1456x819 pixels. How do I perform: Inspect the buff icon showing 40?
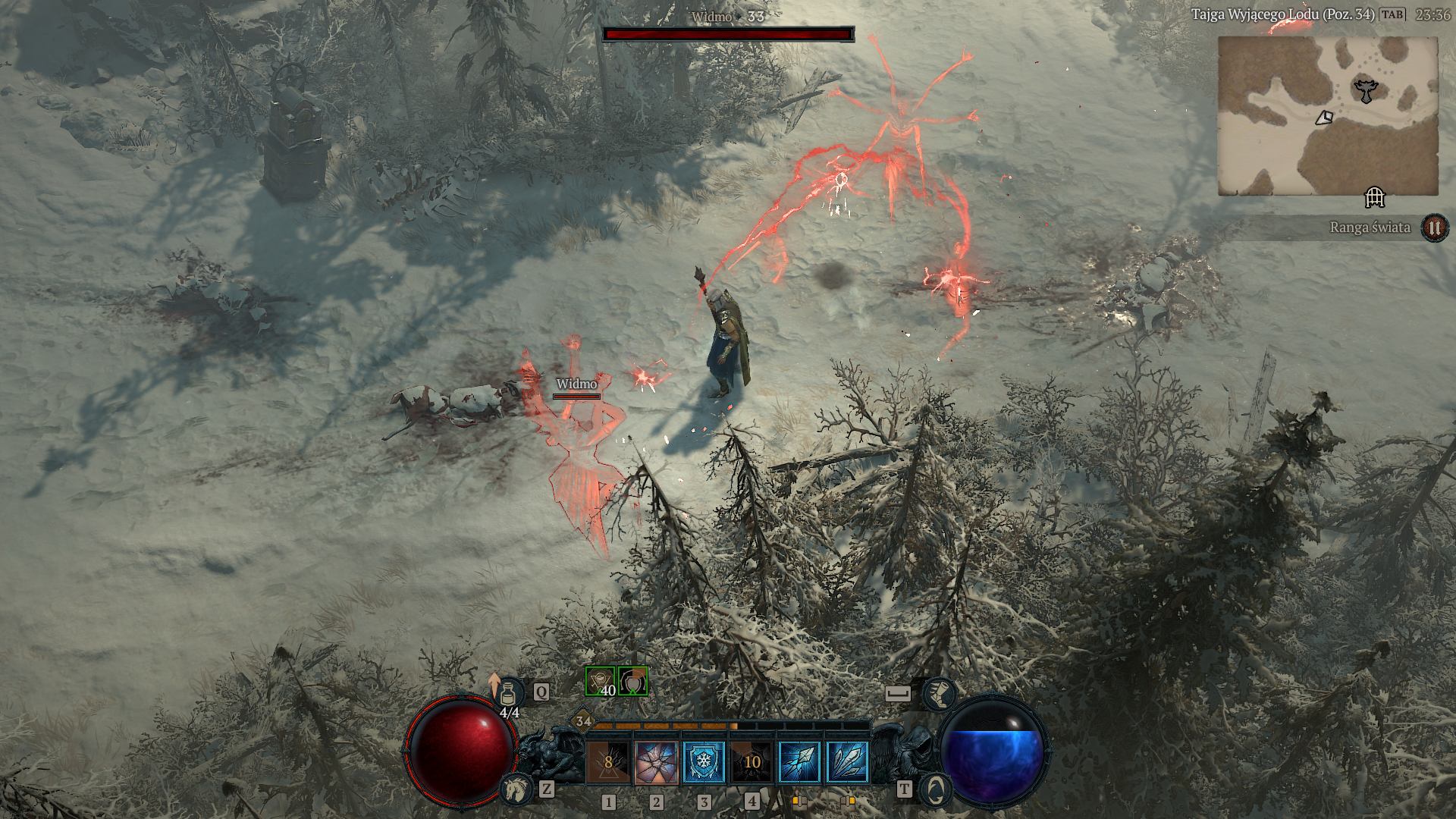600,682
